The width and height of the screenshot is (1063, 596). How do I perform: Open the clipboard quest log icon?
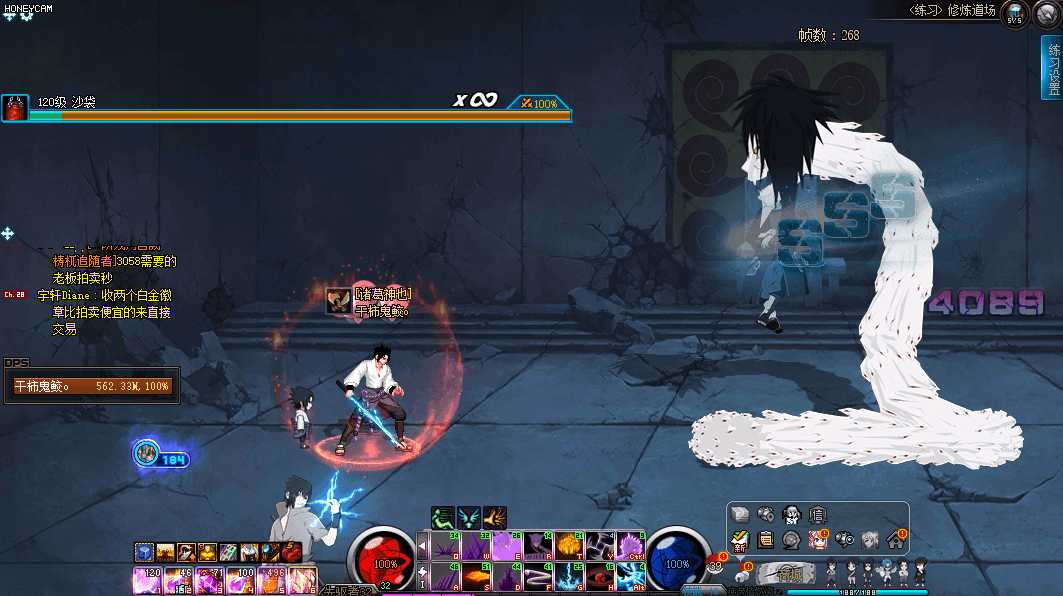(765, 540)
